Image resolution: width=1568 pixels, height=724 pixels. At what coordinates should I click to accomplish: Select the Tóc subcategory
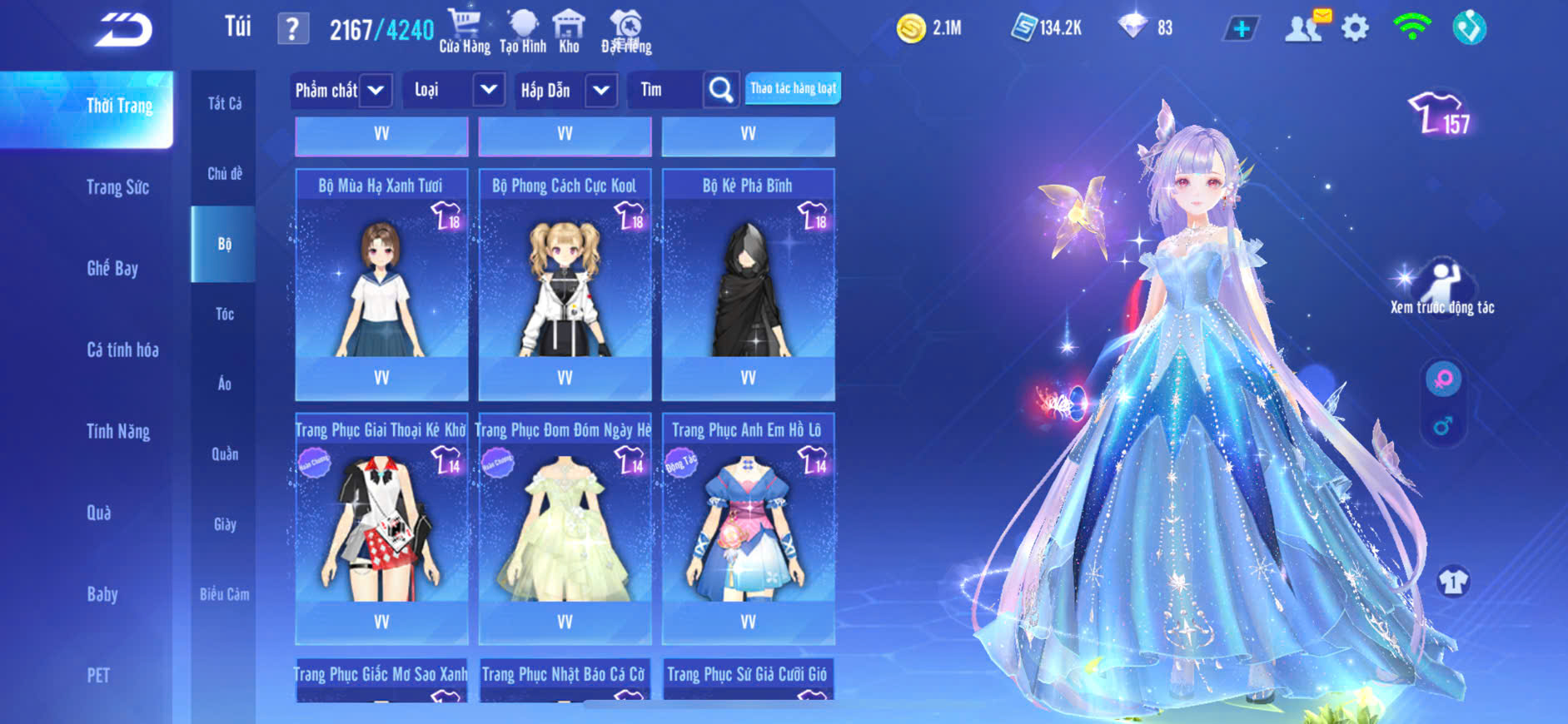[x=224, y=314]
